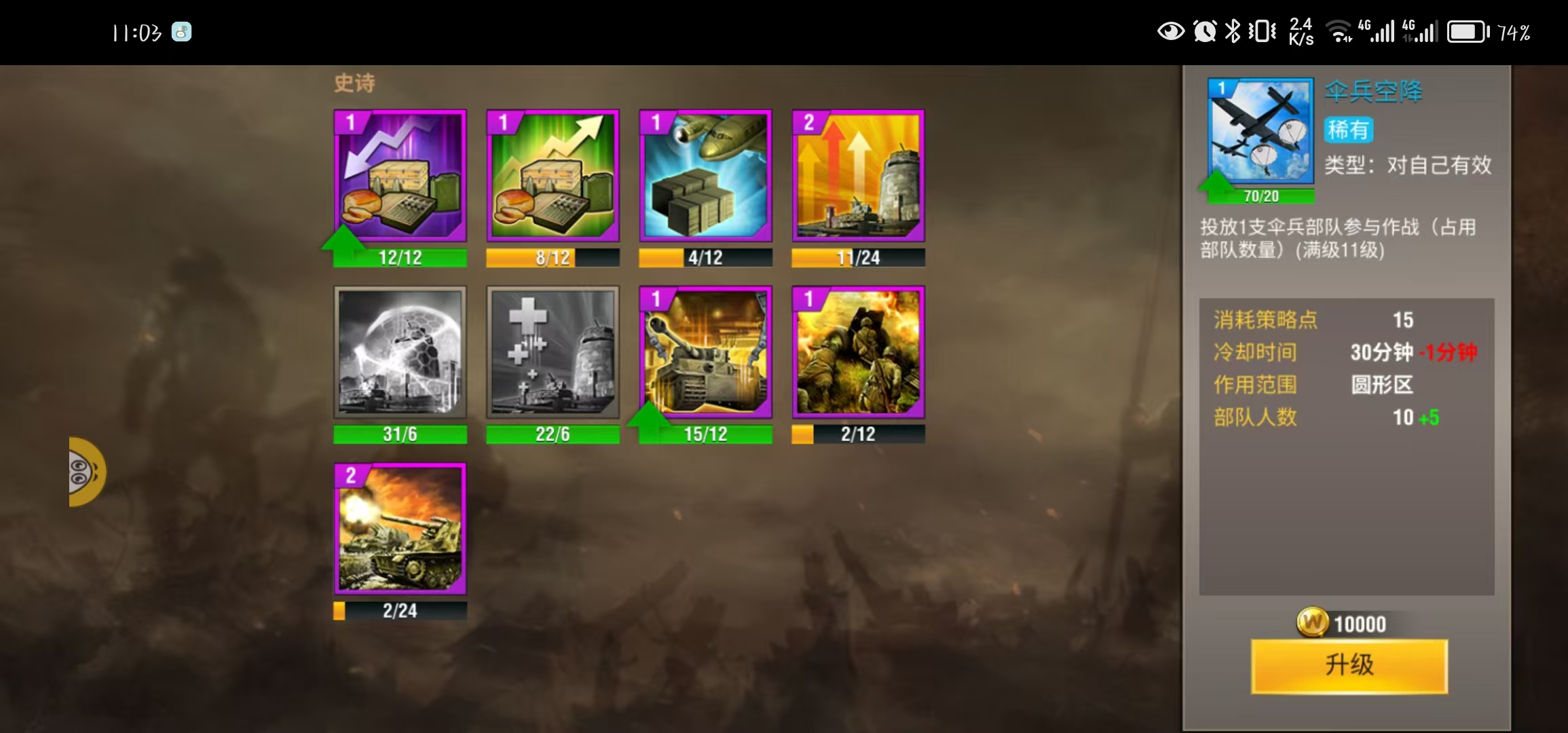Pick the orange fortress upgrade arrows card
Image resolution: width=1568 pixels, height=733 pixels.
point(858,176)
